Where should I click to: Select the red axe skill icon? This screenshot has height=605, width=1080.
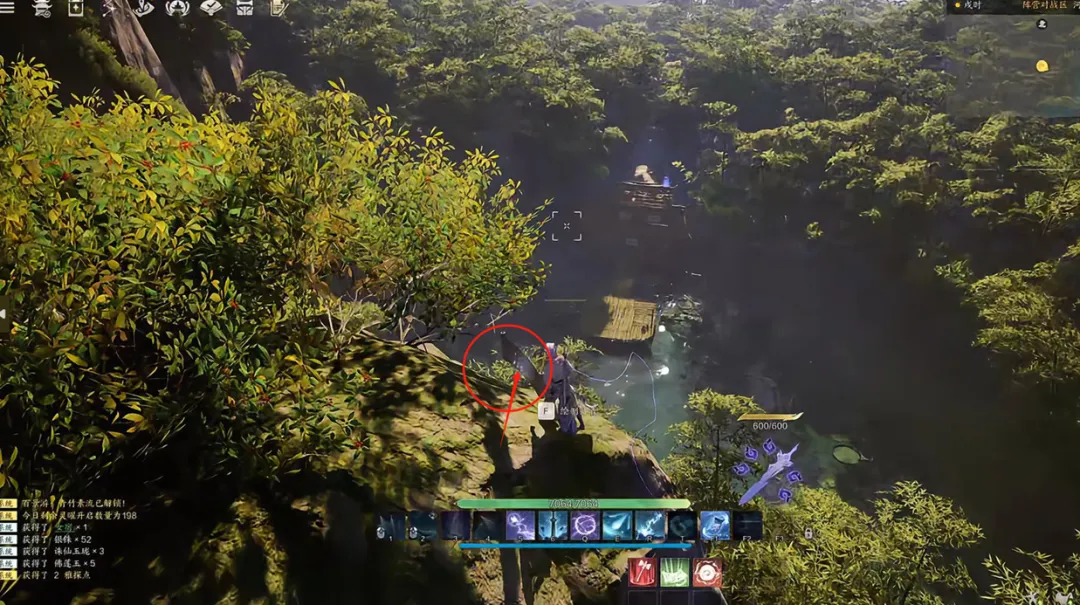tap(642, 573)
